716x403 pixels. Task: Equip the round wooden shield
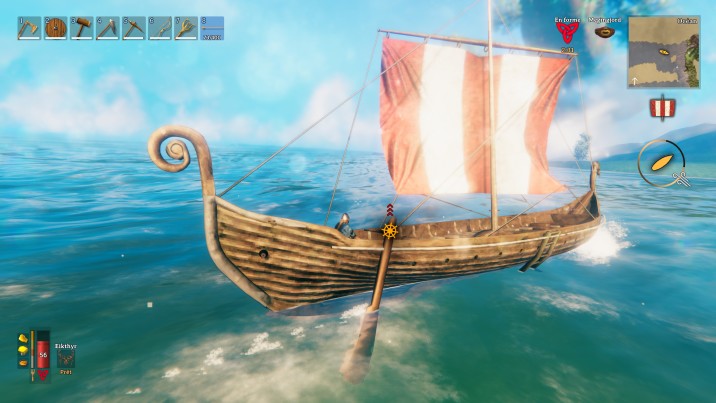pos(55,28)
